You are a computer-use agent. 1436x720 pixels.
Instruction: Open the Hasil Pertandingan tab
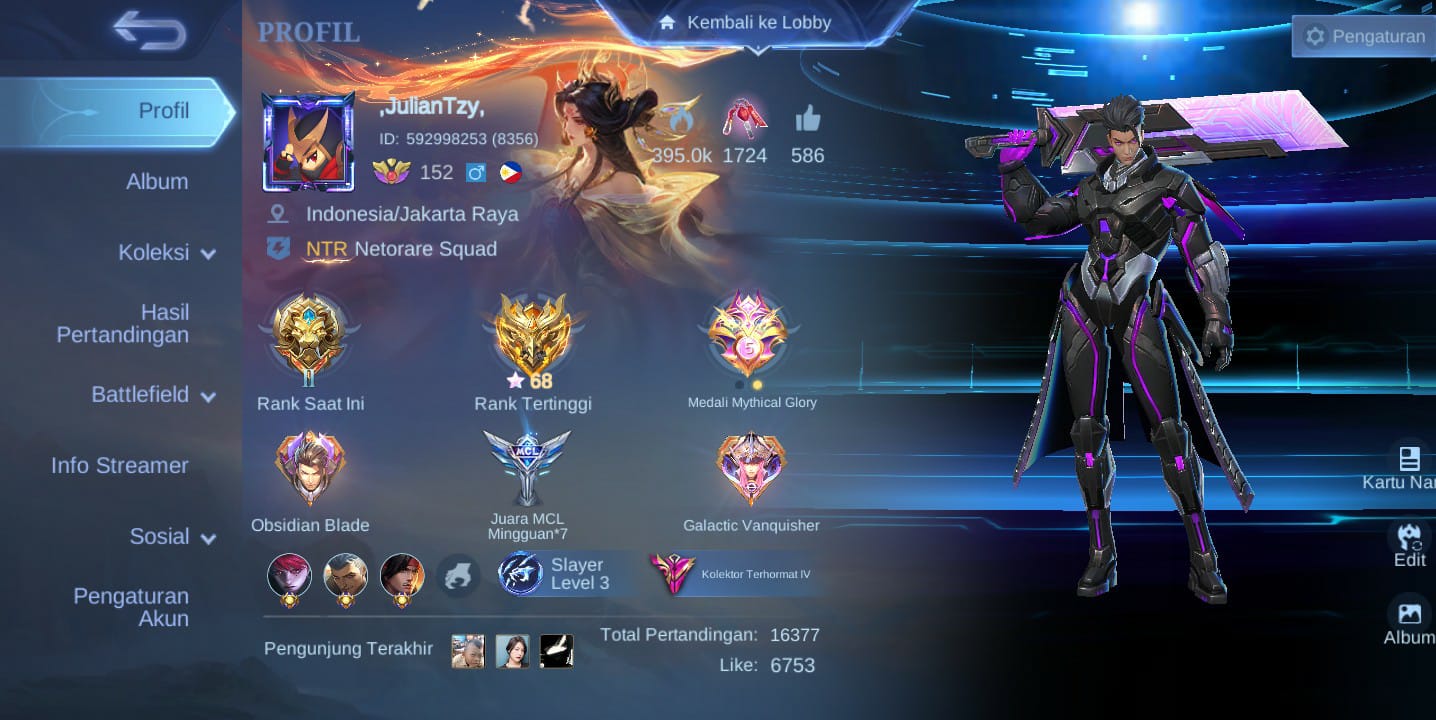coord(123,324)
